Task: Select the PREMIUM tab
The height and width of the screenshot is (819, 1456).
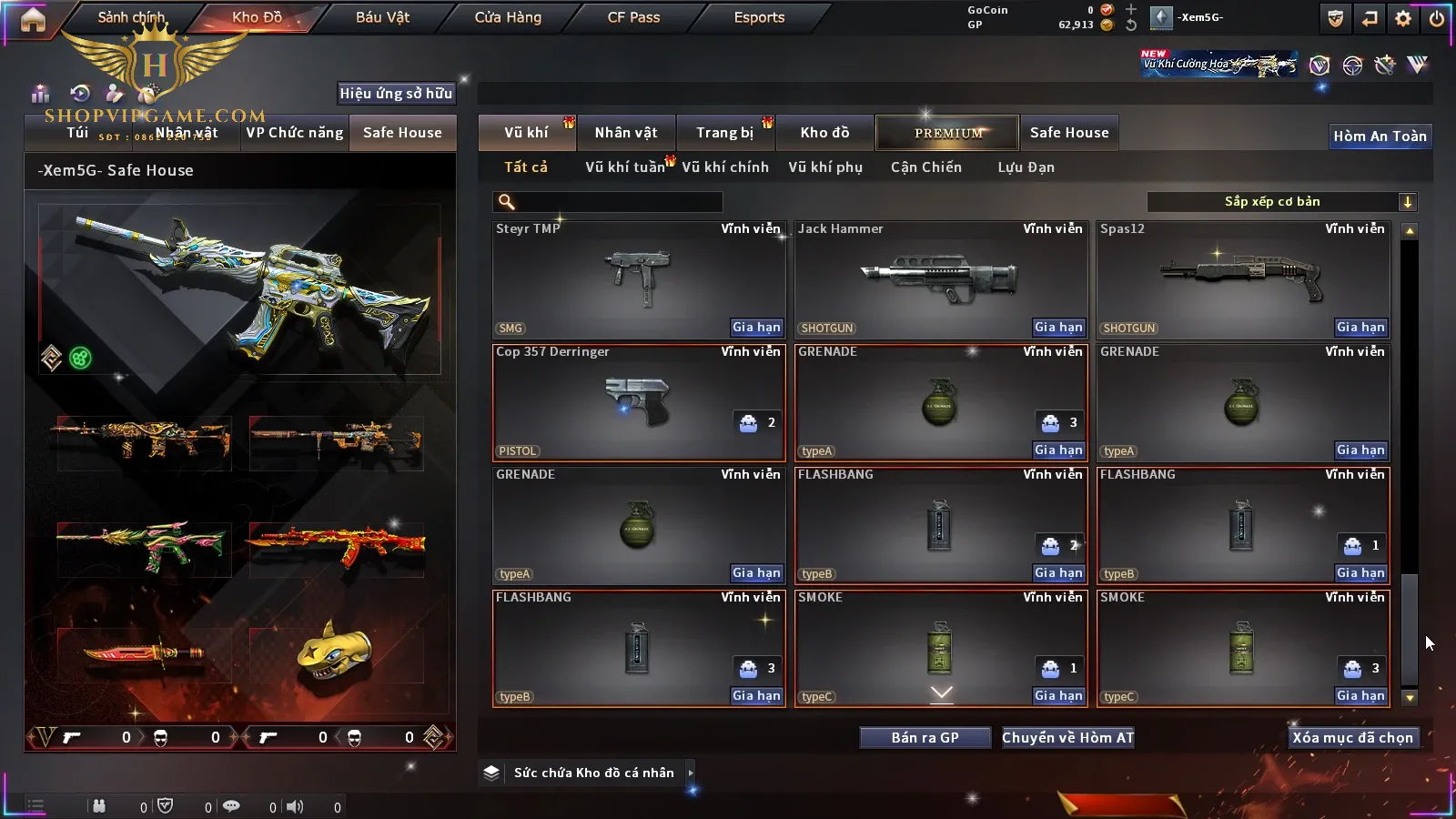Action: [948, 133]
